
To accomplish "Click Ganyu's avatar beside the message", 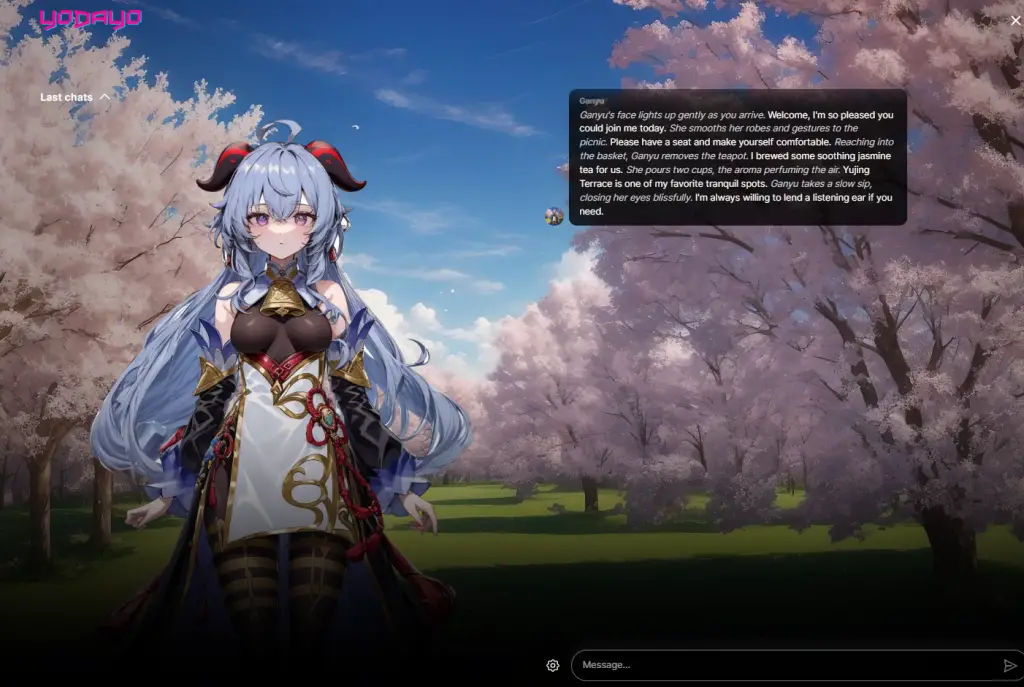I will point(554,216).
